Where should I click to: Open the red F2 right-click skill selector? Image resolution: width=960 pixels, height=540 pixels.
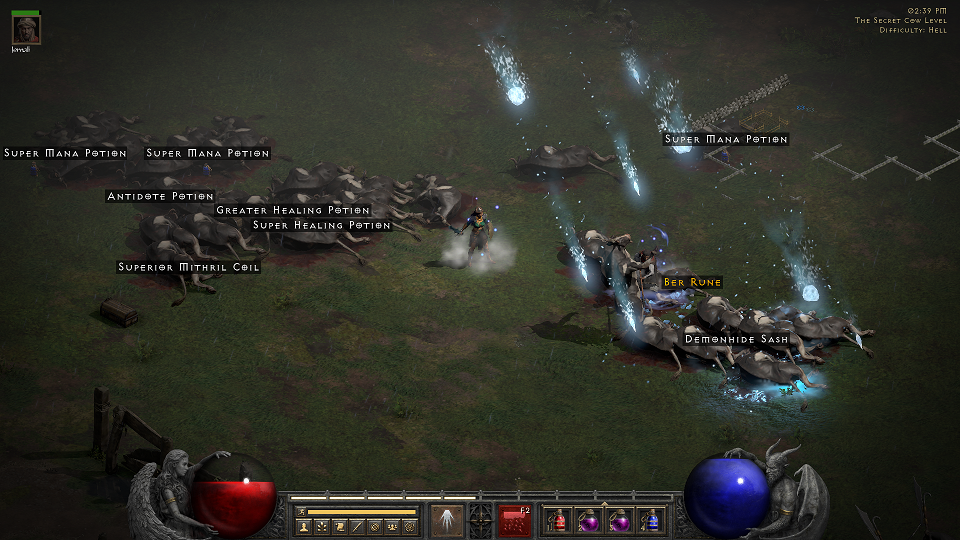(x=515, y=520)
